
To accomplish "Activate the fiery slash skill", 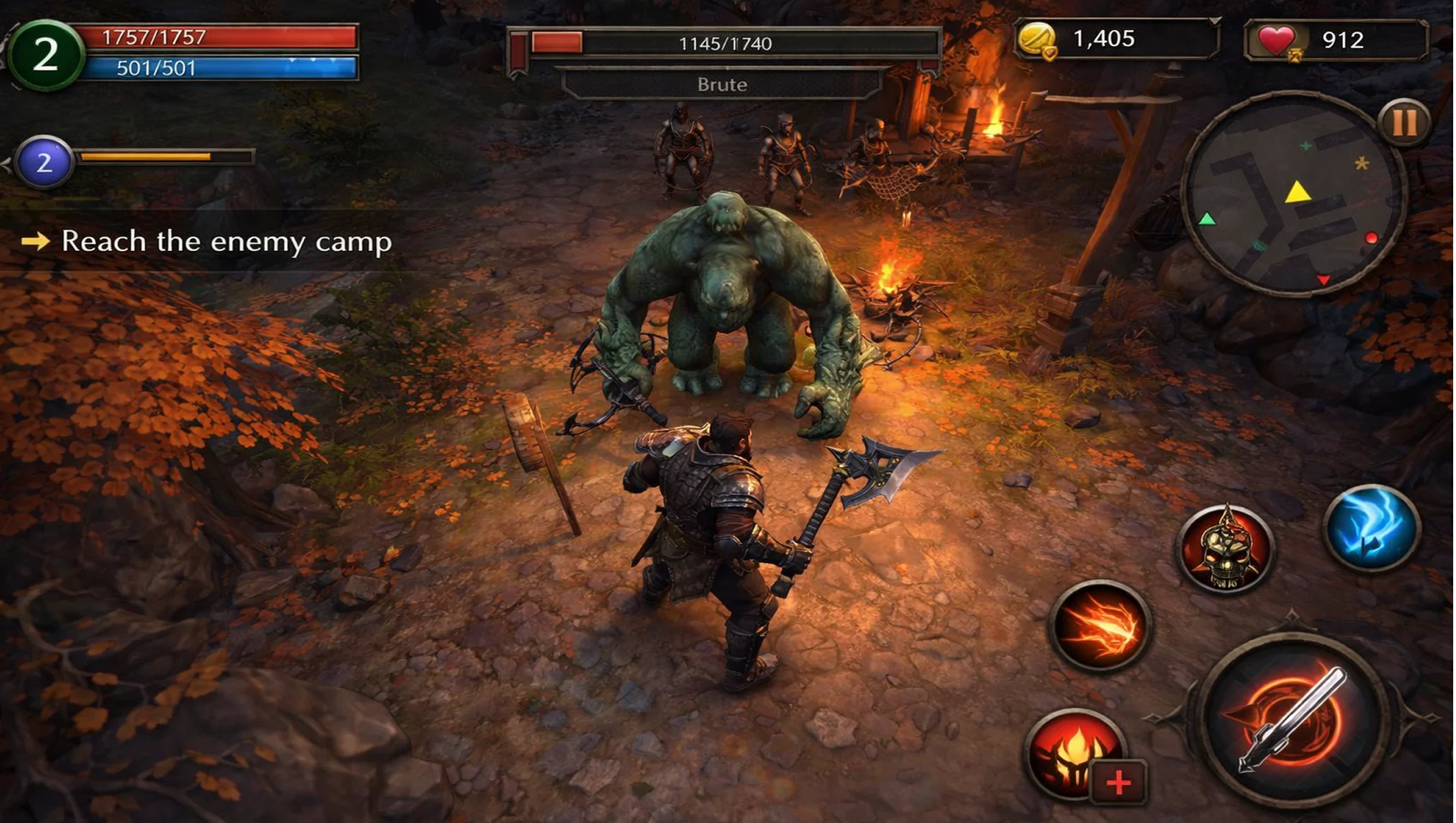I will tap(1100, 625).
